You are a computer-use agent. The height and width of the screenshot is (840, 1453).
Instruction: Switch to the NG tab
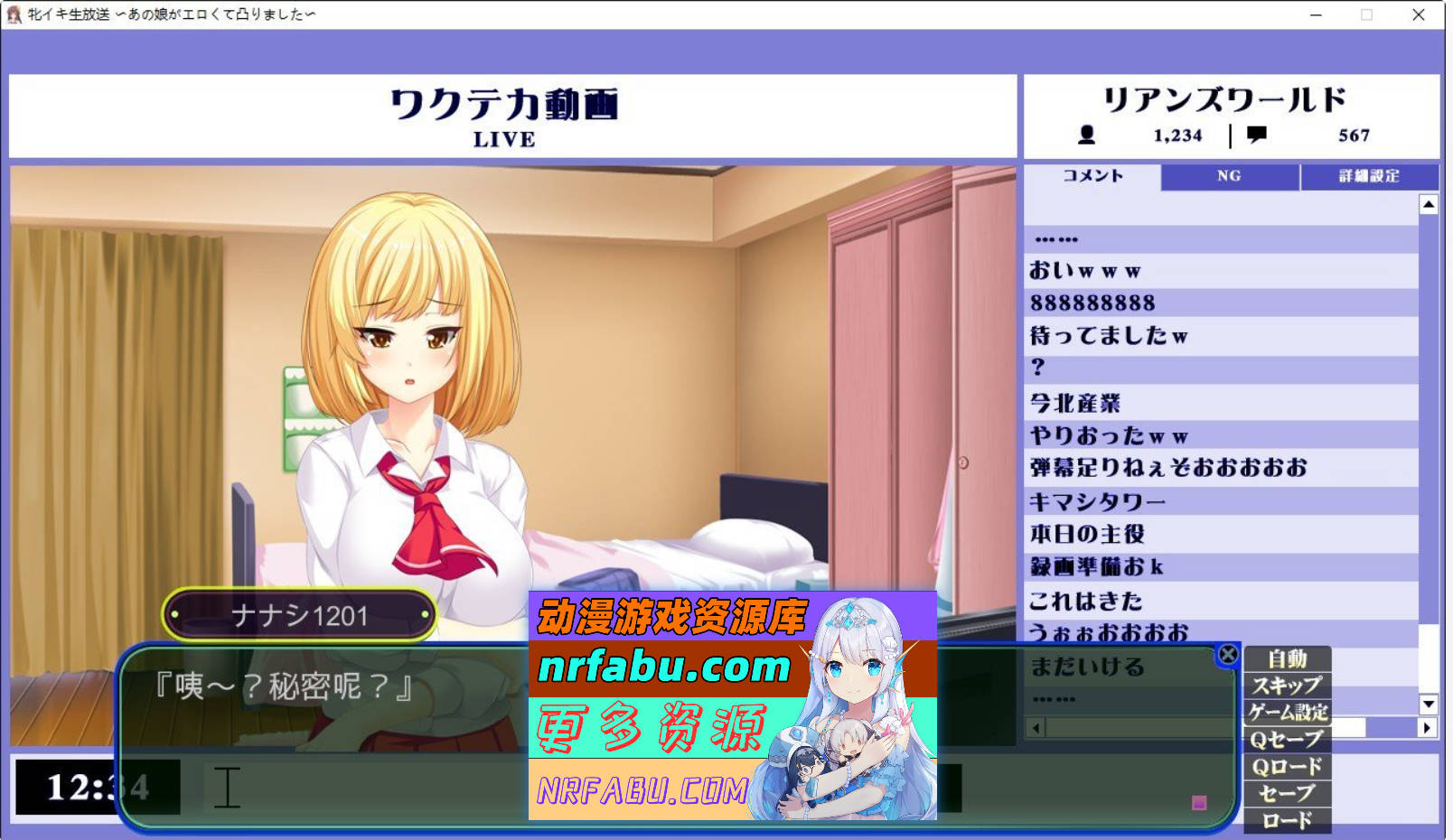point(1229,176)
